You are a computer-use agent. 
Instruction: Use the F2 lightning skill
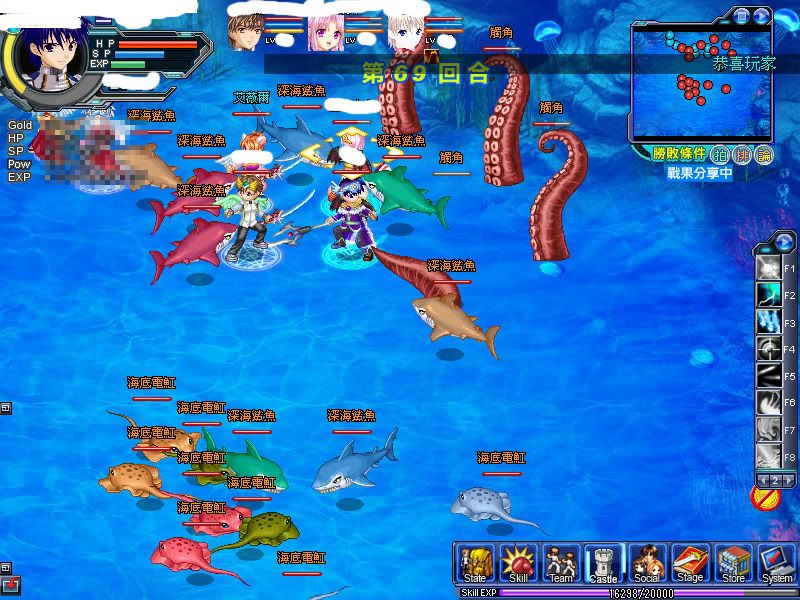tap(768, 296)
